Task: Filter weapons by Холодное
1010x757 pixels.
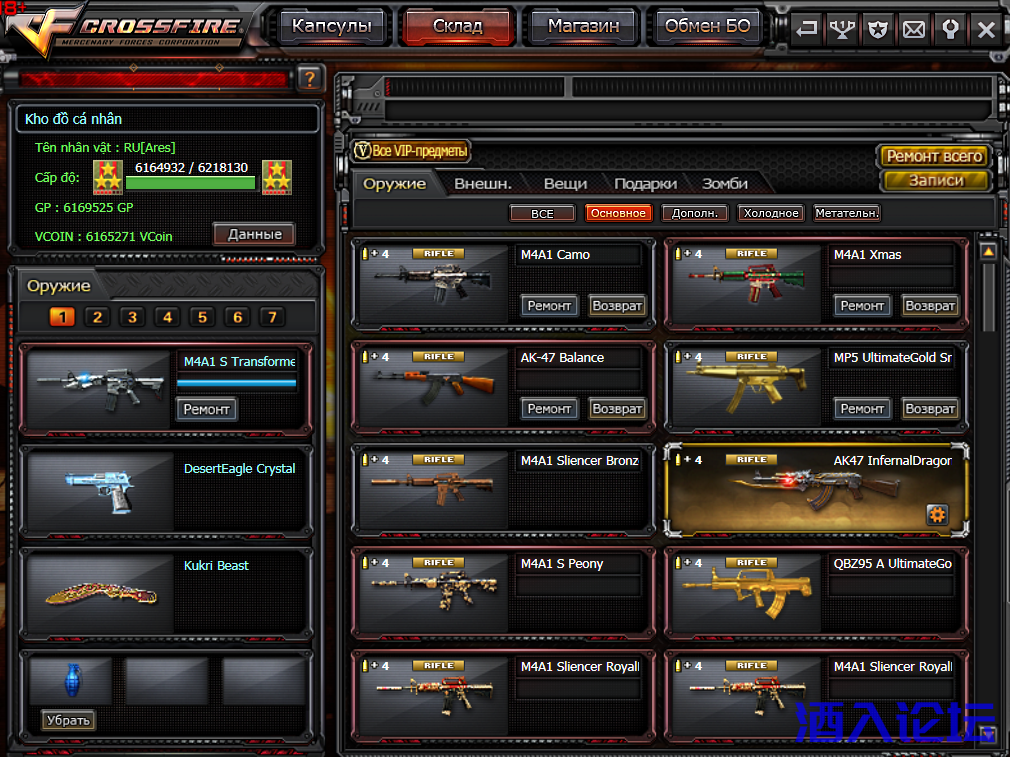Action: pyautogui.click(x=770, y=213)
